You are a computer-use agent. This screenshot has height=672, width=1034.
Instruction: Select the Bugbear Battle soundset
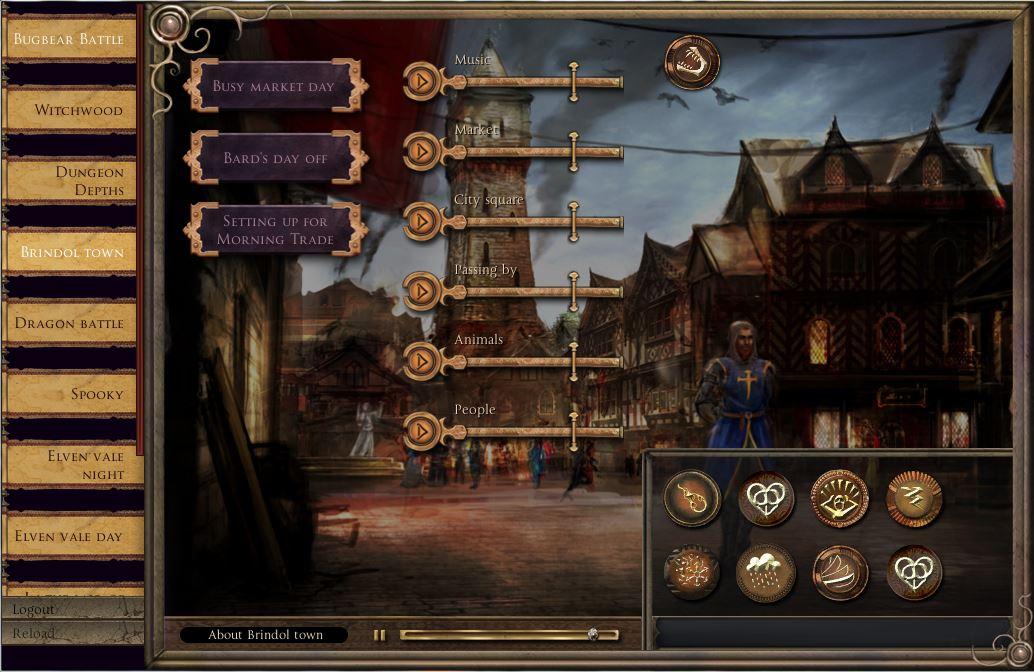(72, 40)
